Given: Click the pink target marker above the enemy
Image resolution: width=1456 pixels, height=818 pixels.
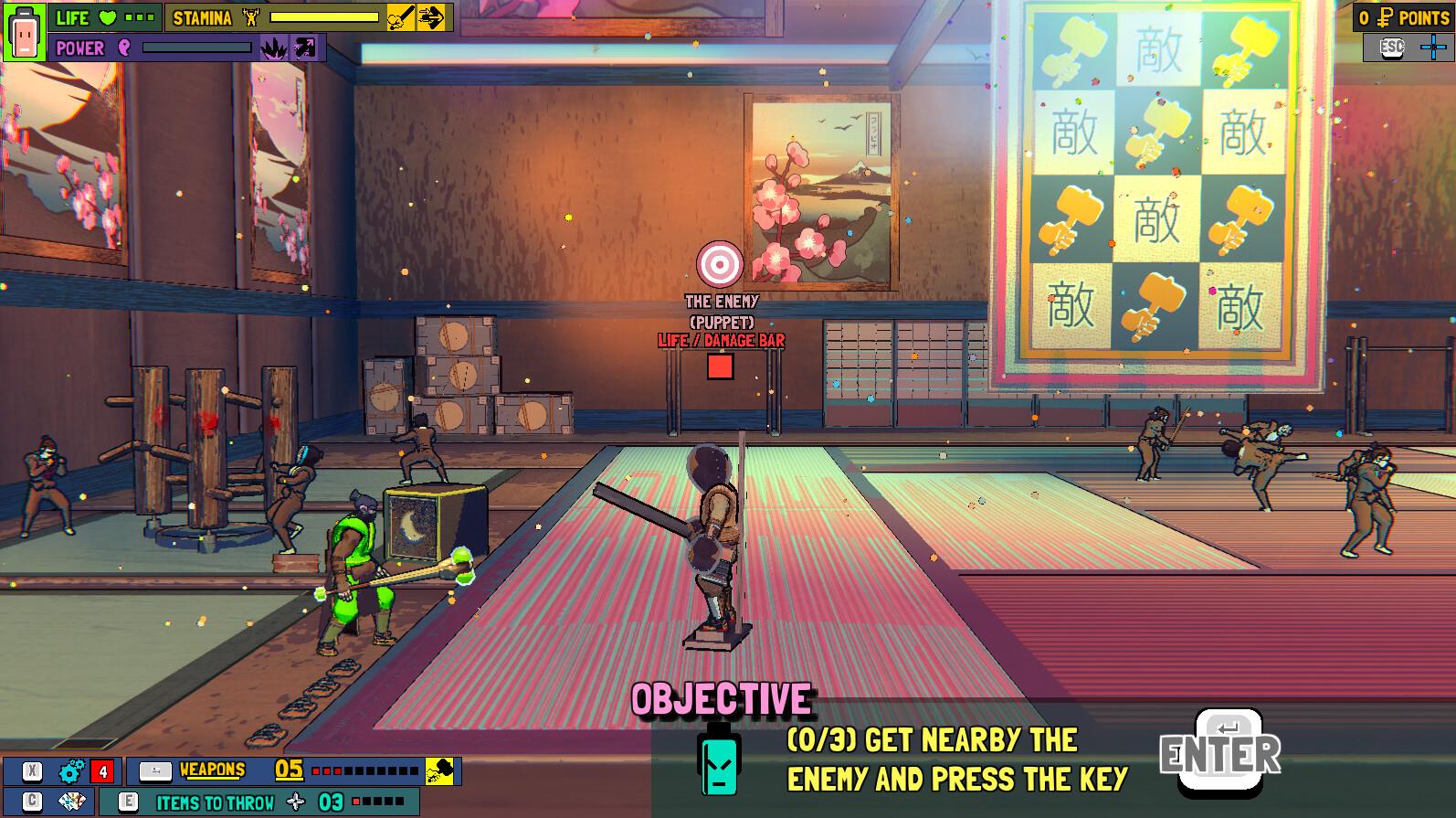Looking at the screenshot, I should coord(720,264).
